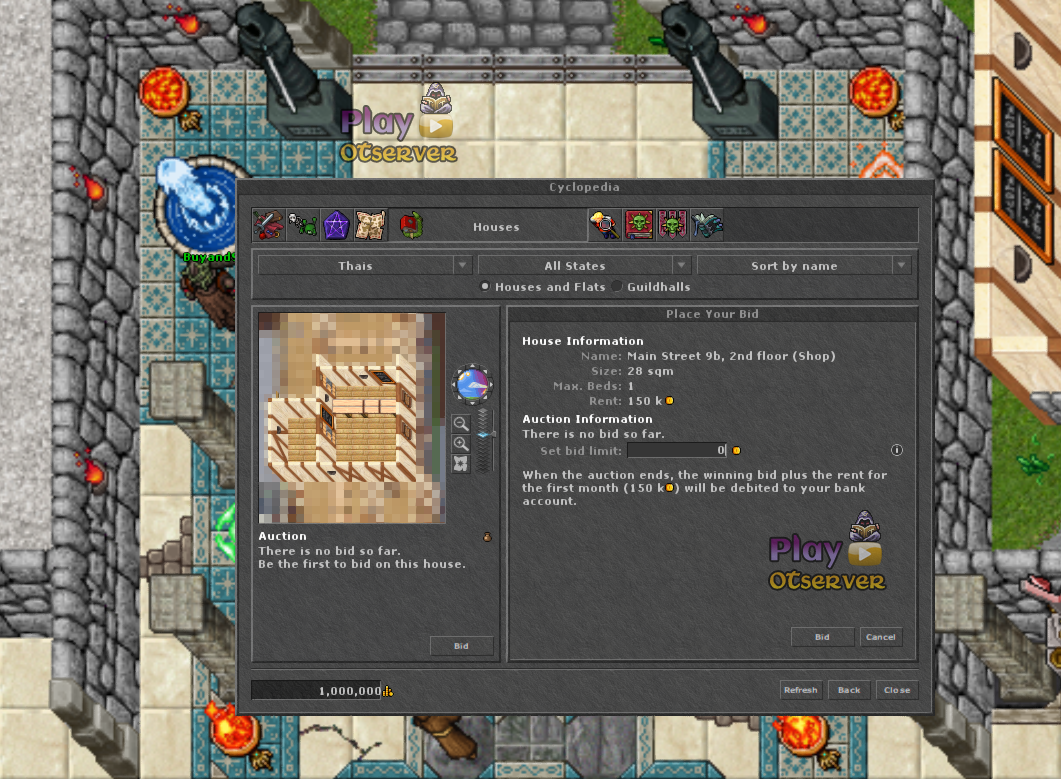Screen dimensions: 1061x779
Task: Go Back in the Cyclopedia
Action: pos(849,690)
